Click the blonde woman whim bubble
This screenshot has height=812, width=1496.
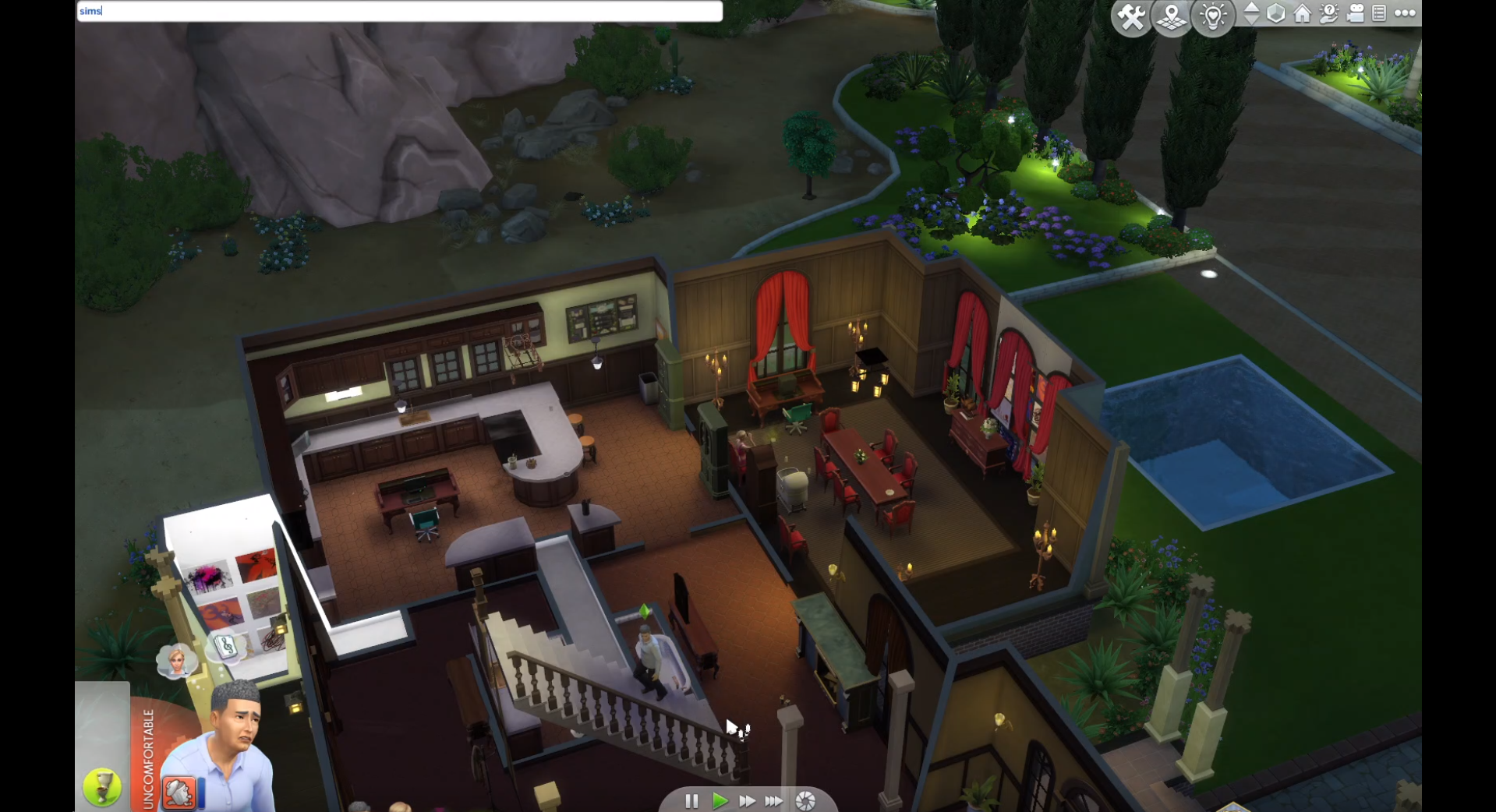(176, 662)
